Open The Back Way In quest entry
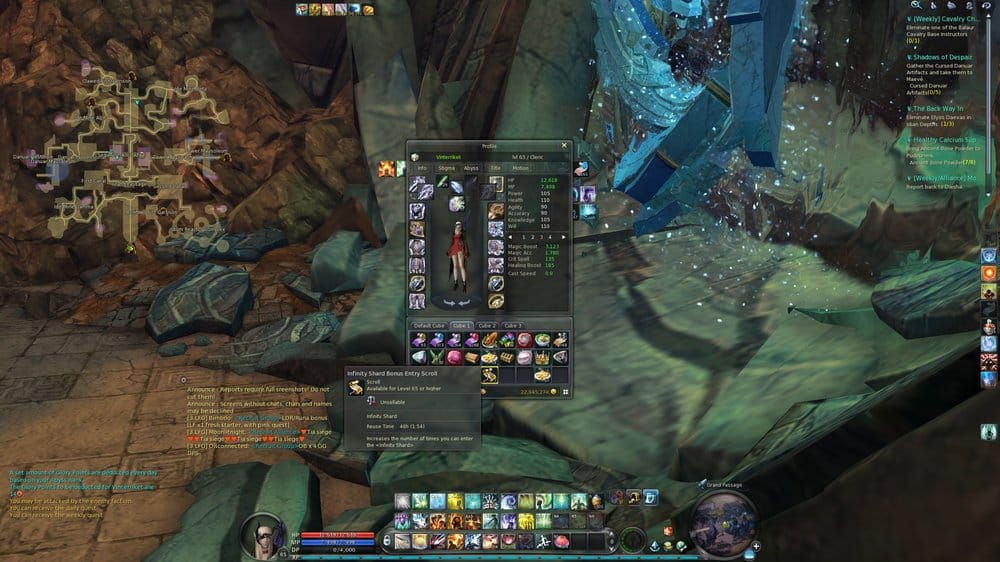Screen dimensions: 1000x562 click(940, 109)
